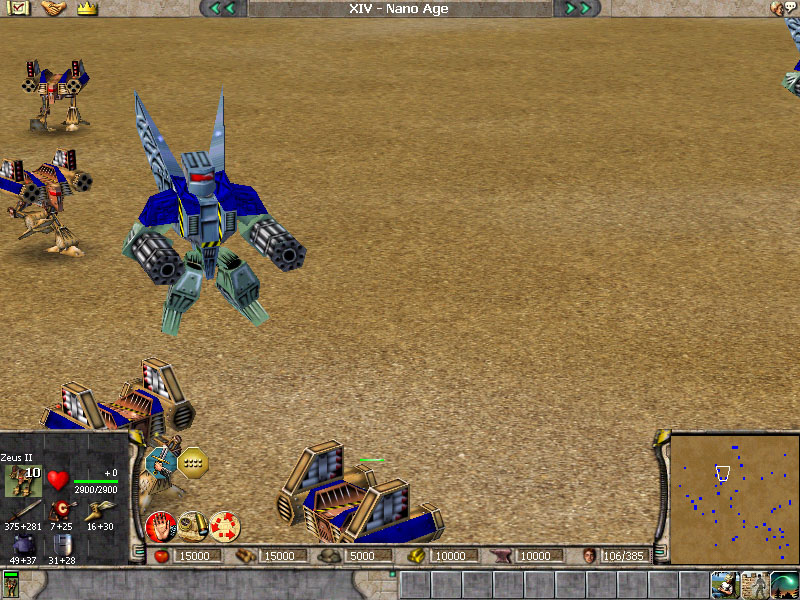This screenshot has width=800, height=600.
Task: Select the Zeus II unit portrait
Action: [x=23, y=481]
